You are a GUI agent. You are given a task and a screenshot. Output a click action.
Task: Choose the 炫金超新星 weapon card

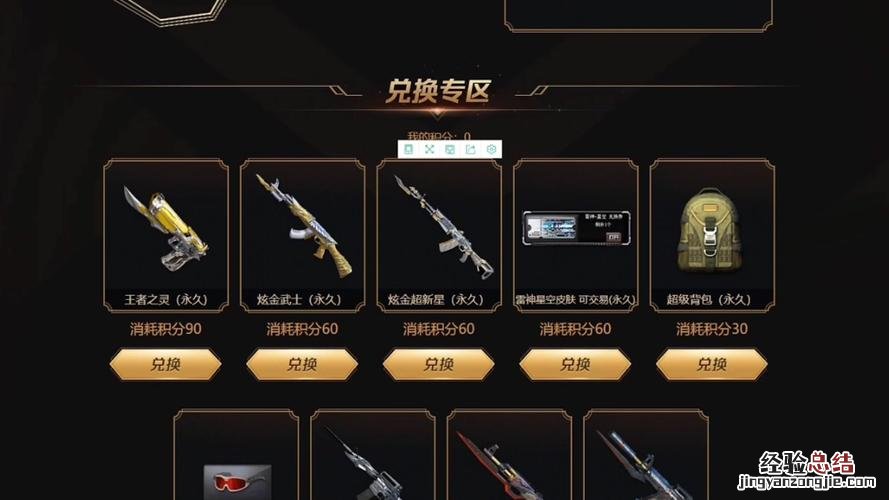439,235
